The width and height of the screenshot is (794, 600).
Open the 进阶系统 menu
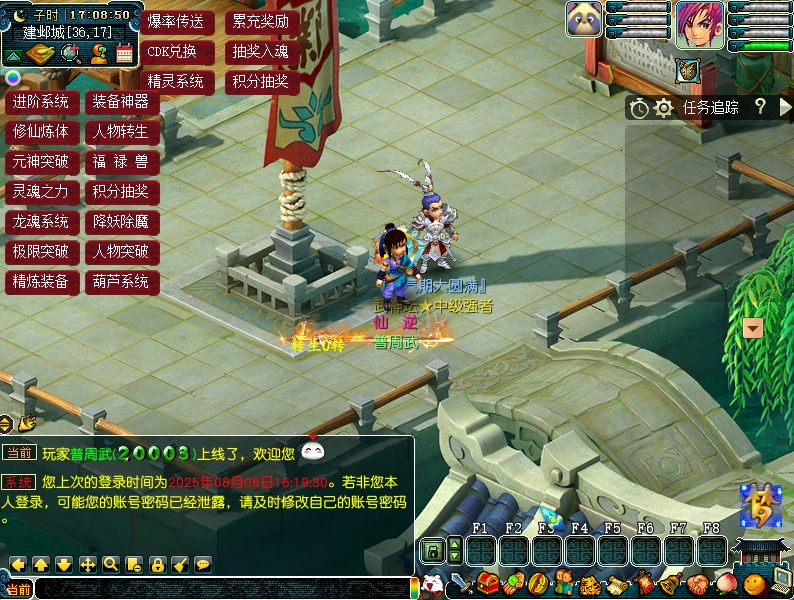click(41, 101)
